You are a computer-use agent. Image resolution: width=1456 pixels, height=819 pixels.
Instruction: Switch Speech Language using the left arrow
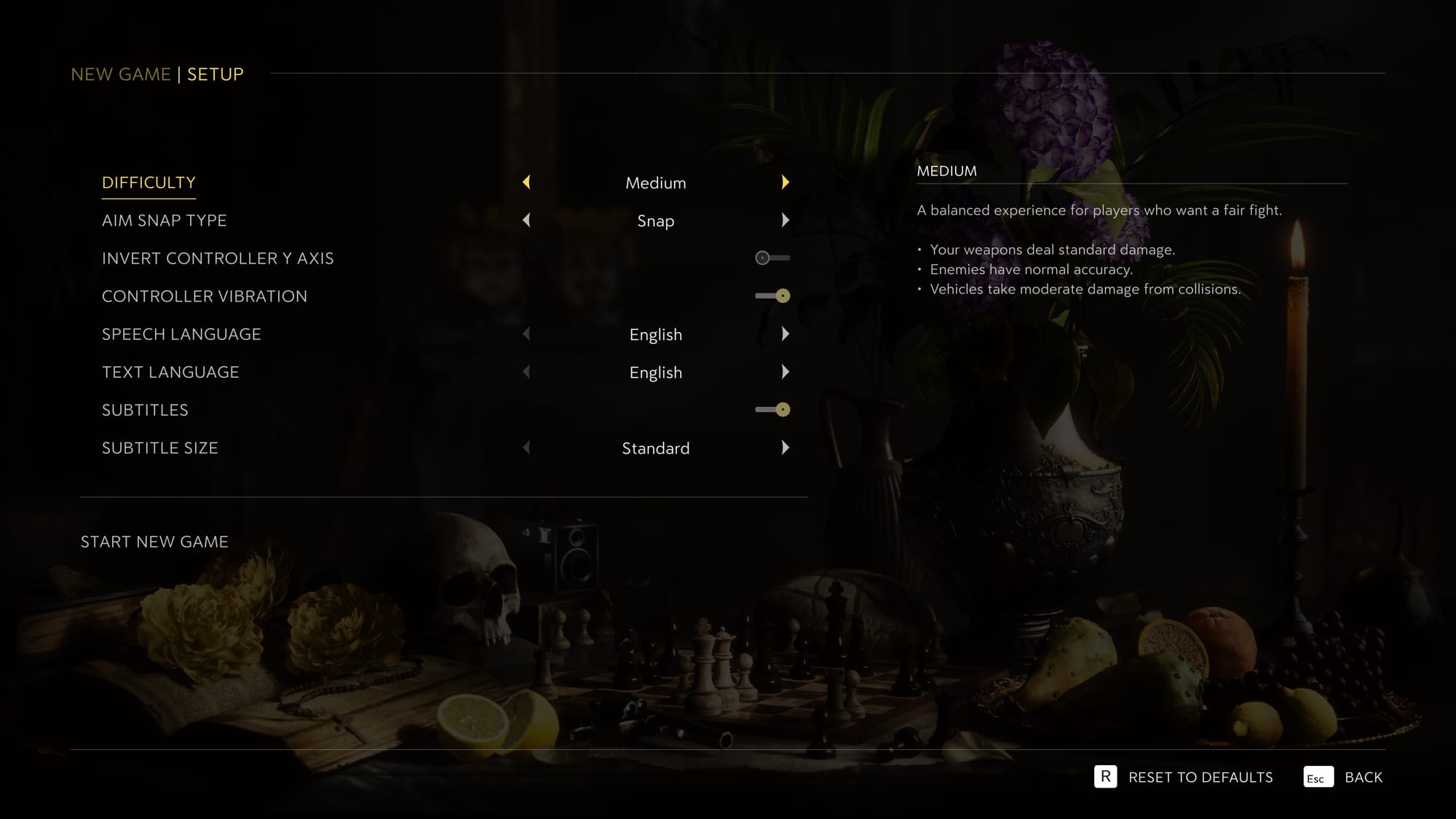[526, 334]
